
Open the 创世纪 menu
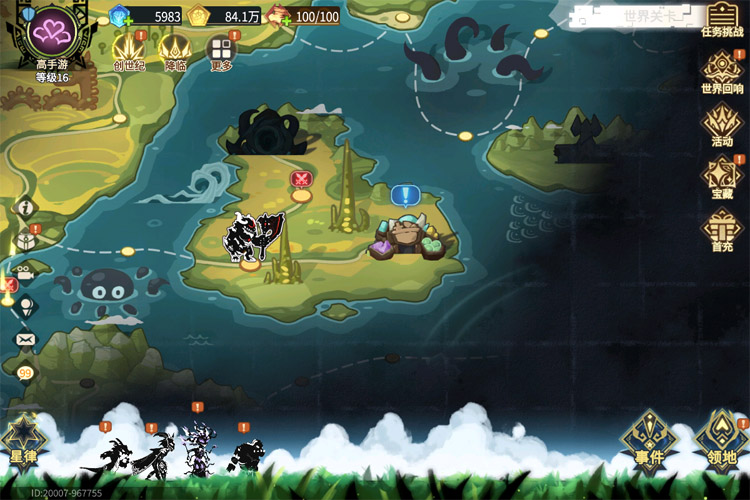point(127,49)
